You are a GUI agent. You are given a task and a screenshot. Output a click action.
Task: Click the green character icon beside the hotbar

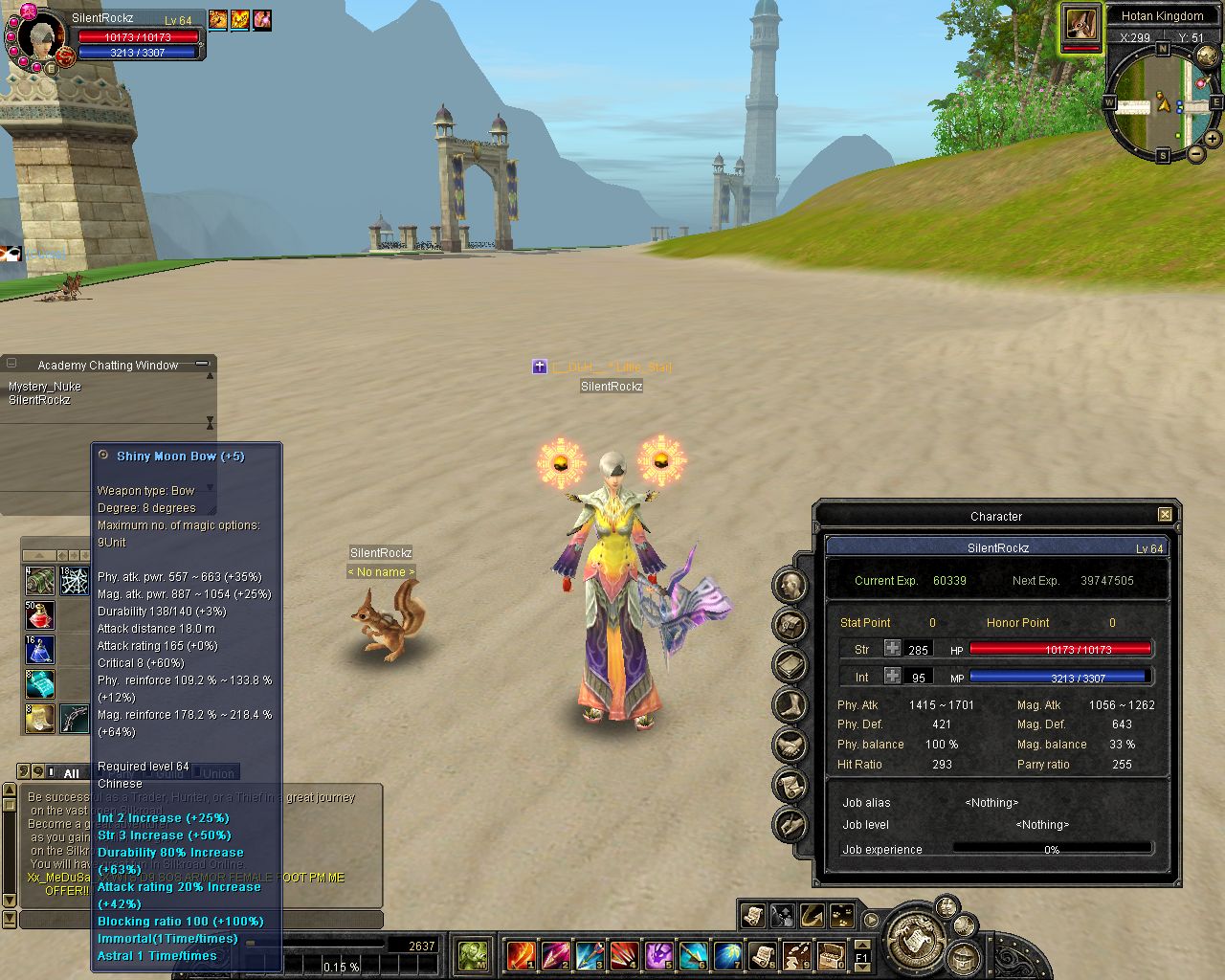click(x=473, y=954)
